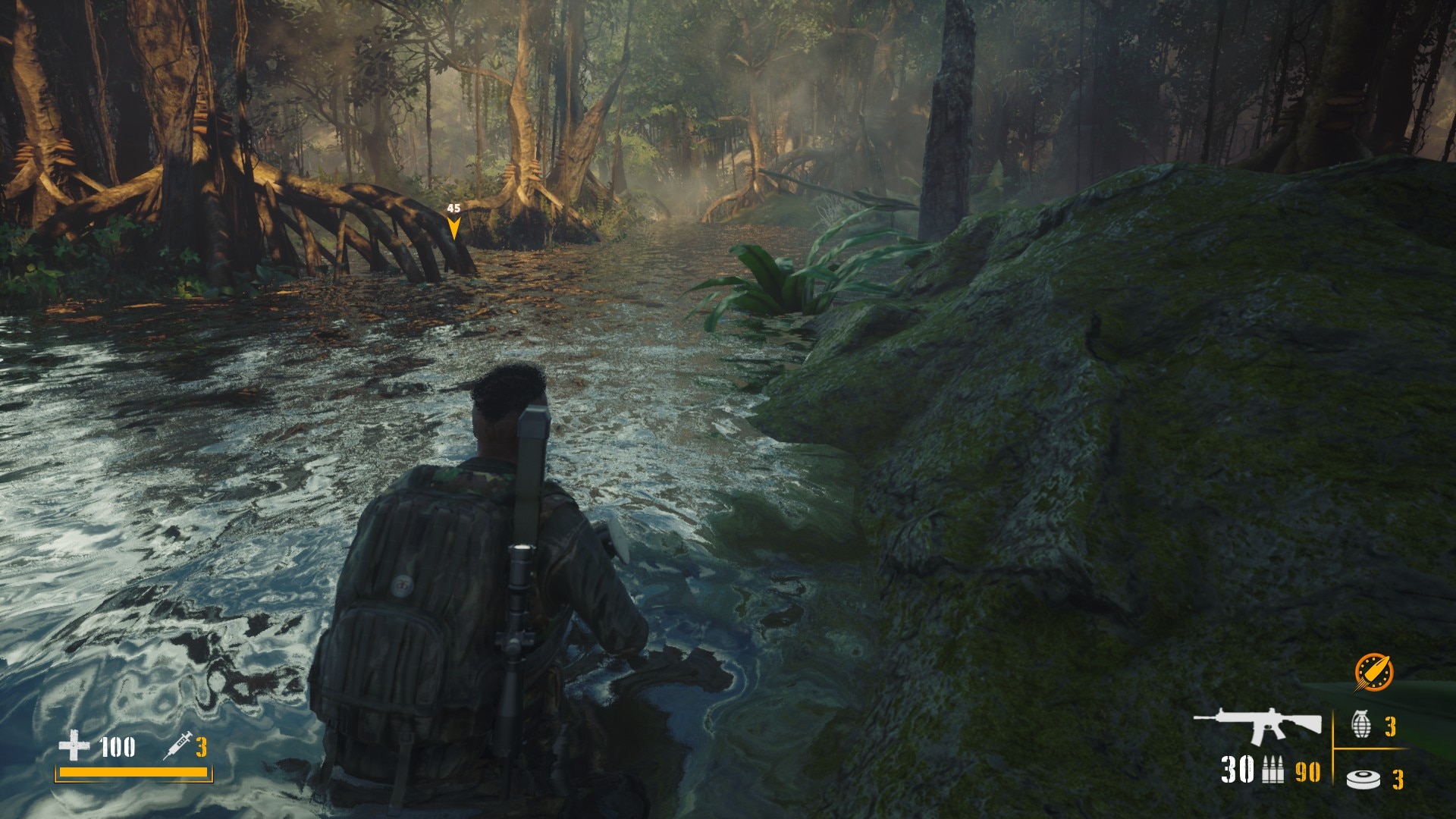Use the medical syringe icon
1456x819 pixels.
177,748
